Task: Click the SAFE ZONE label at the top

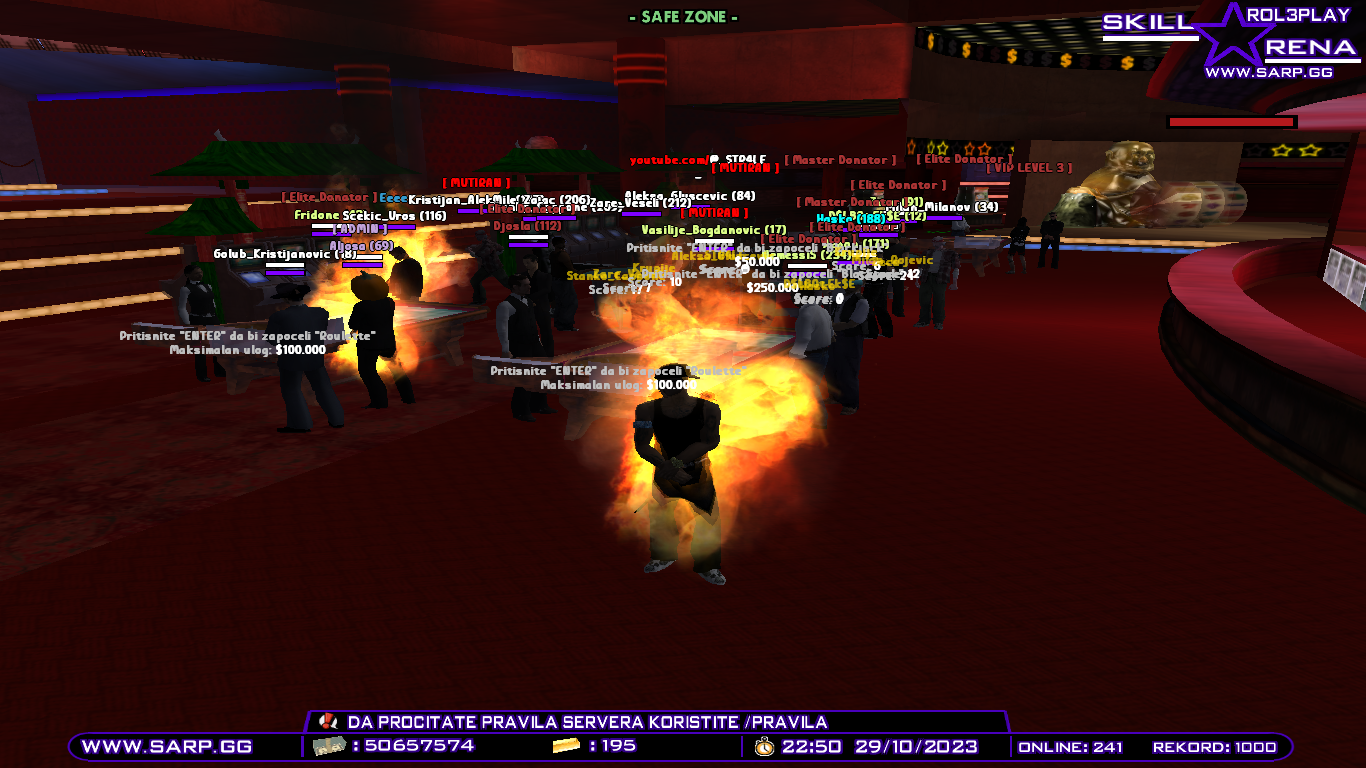Action: (x=682, y=16)
